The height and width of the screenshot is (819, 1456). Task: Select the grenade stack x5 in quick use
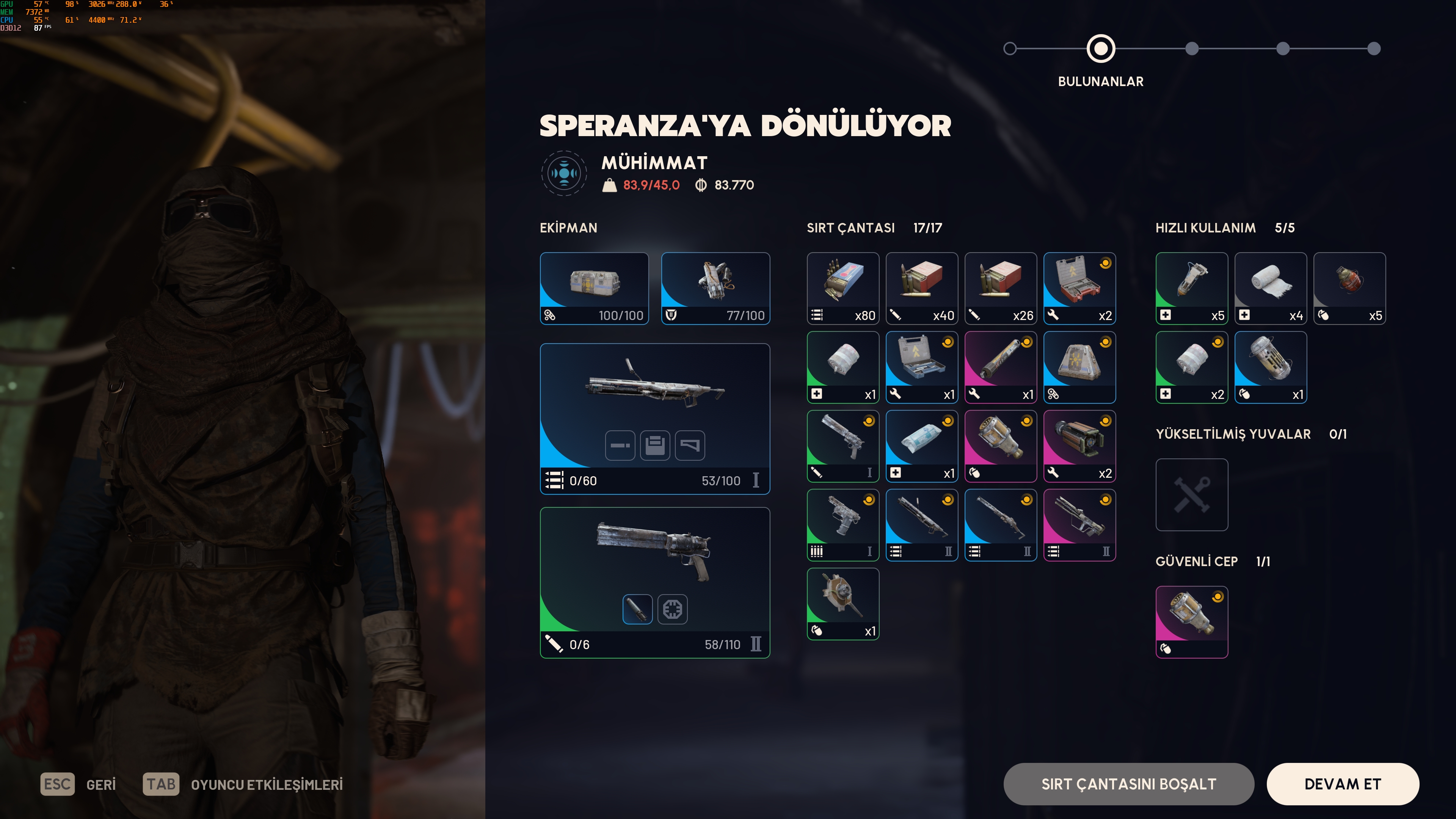tap(1349, 288)
